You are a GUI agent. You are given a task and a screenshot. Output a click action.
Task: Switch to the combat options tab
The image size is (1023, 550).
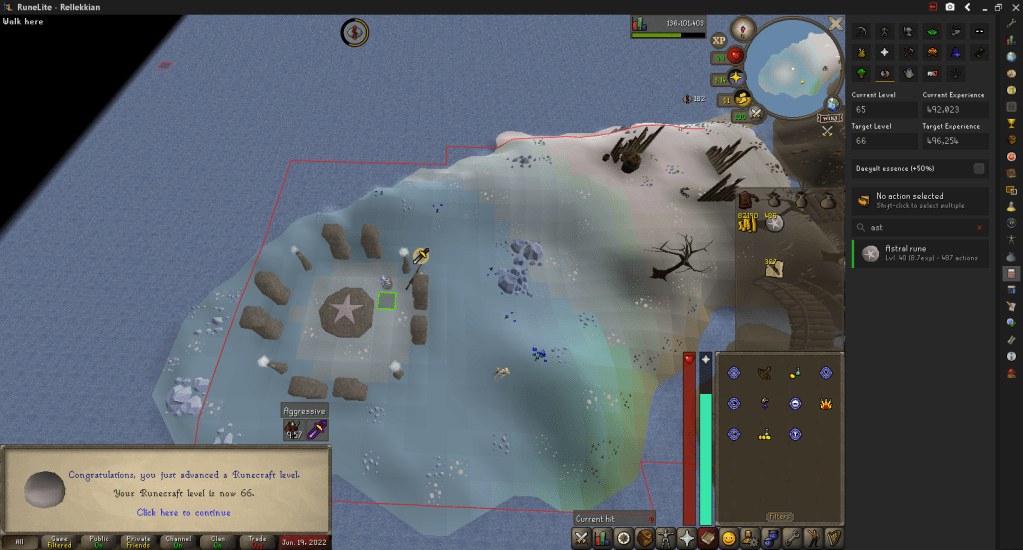581,538
